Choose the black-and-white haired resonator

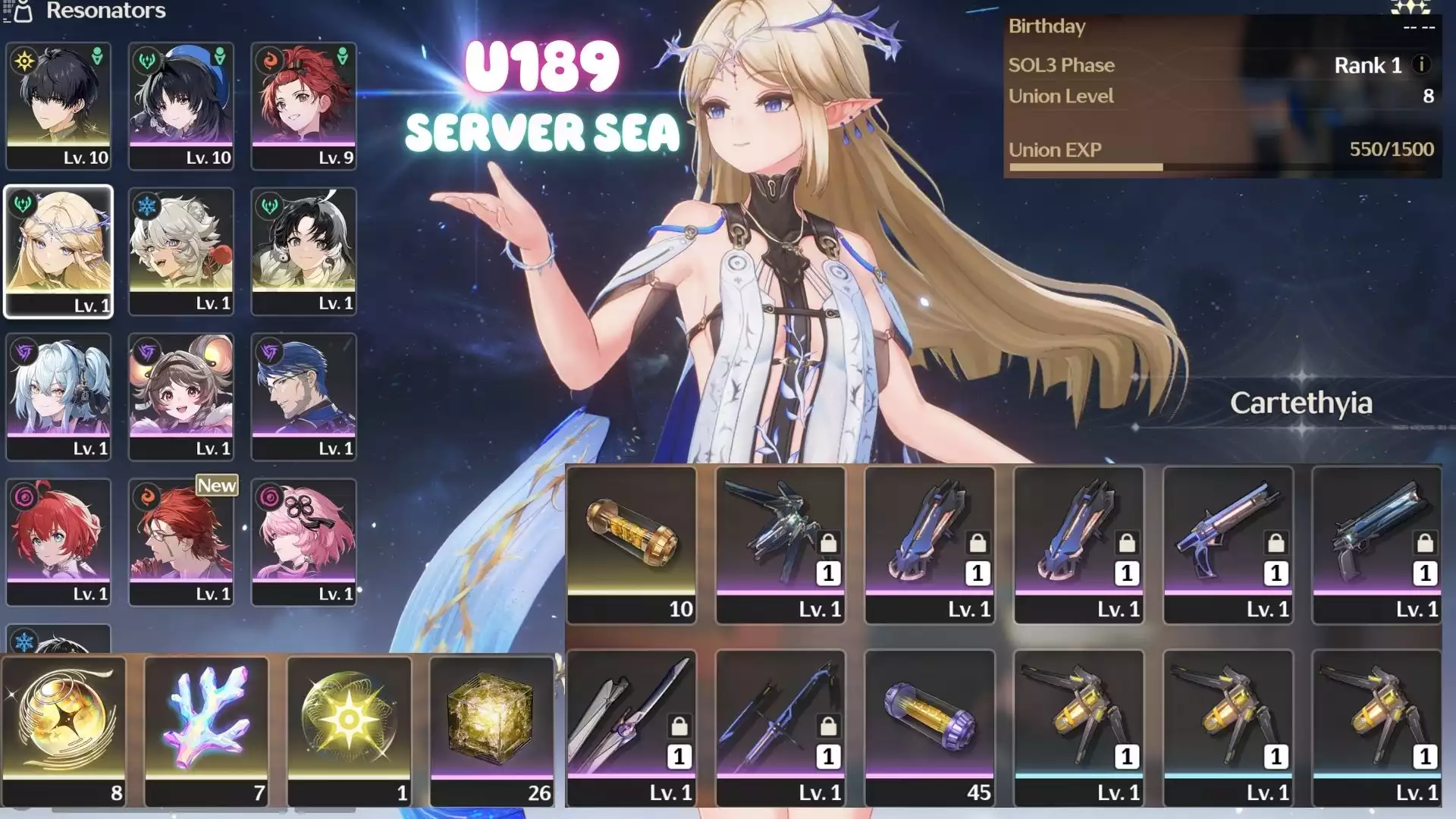click(303, 250)
